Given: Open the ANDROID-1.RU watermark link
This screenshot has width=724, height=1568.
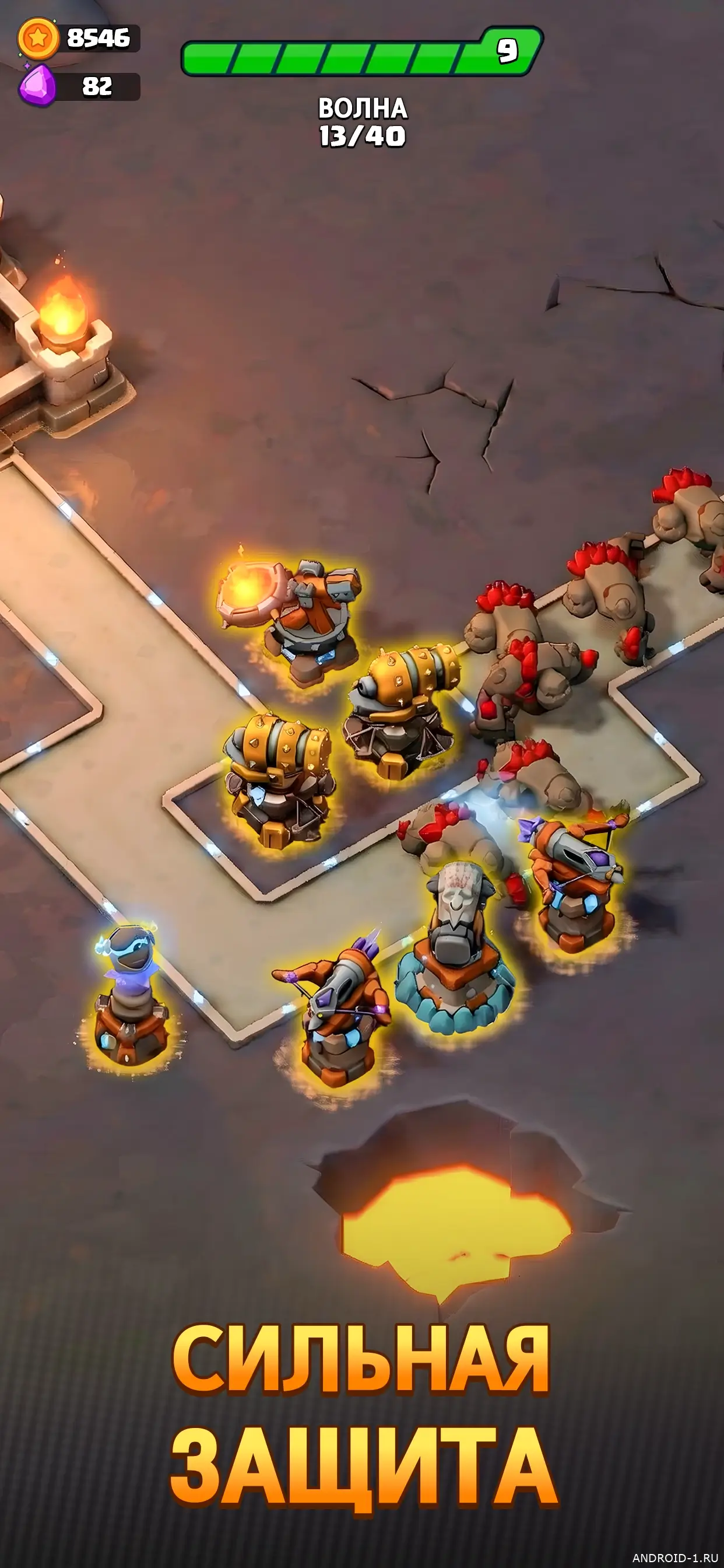Looking at the screenshot, I should point(674,1557).
